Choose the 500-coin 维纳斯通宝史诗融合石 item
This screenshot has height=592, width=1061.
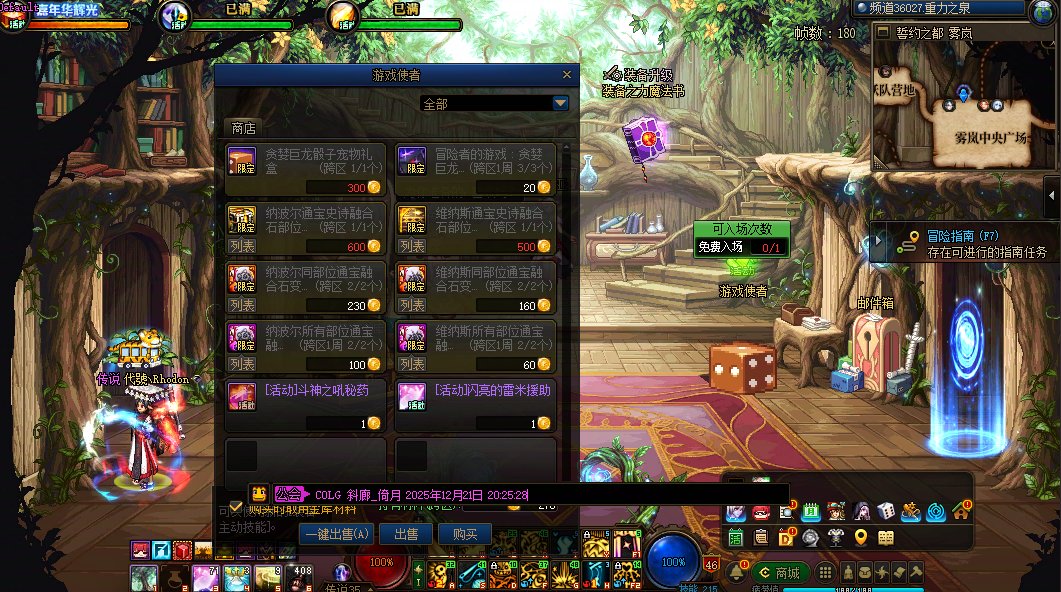(475, 229)
